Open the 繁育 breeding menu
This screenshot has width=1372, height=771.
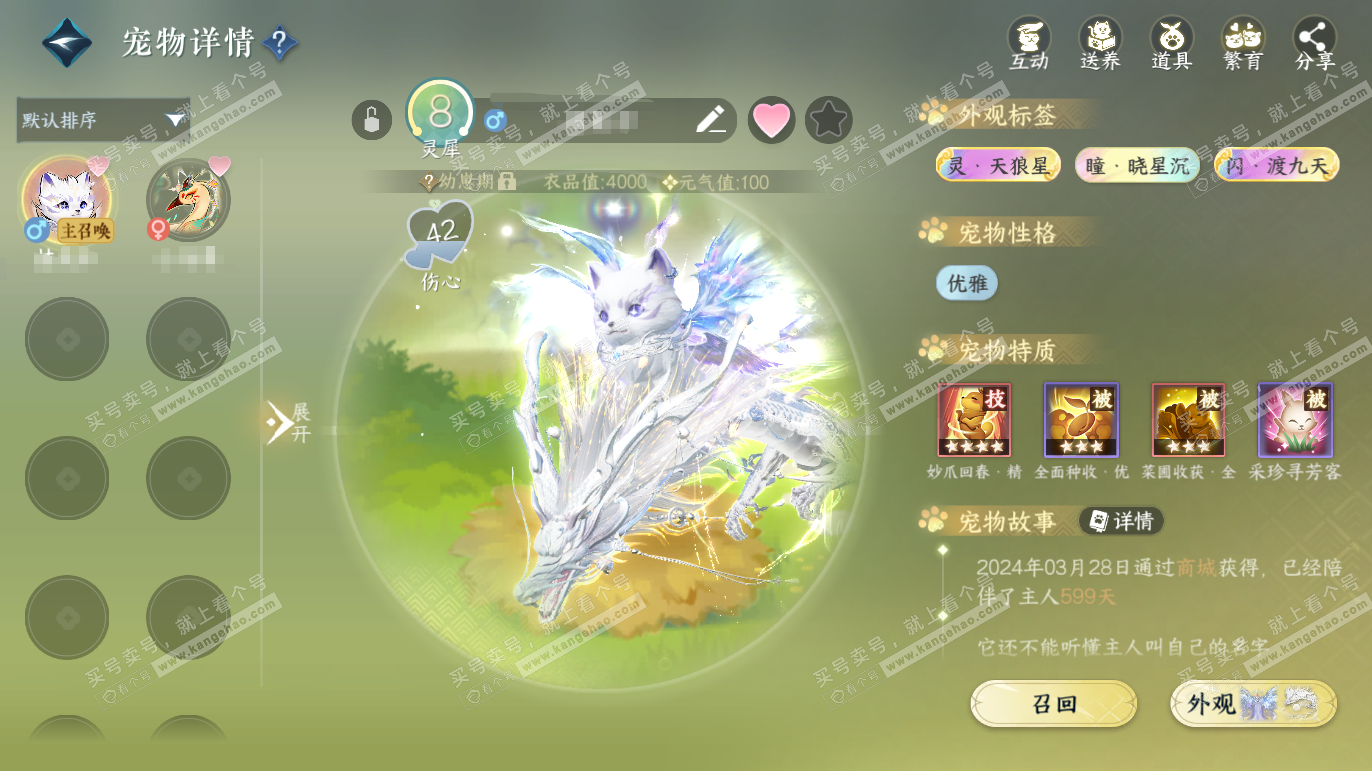click(1243, 44)
